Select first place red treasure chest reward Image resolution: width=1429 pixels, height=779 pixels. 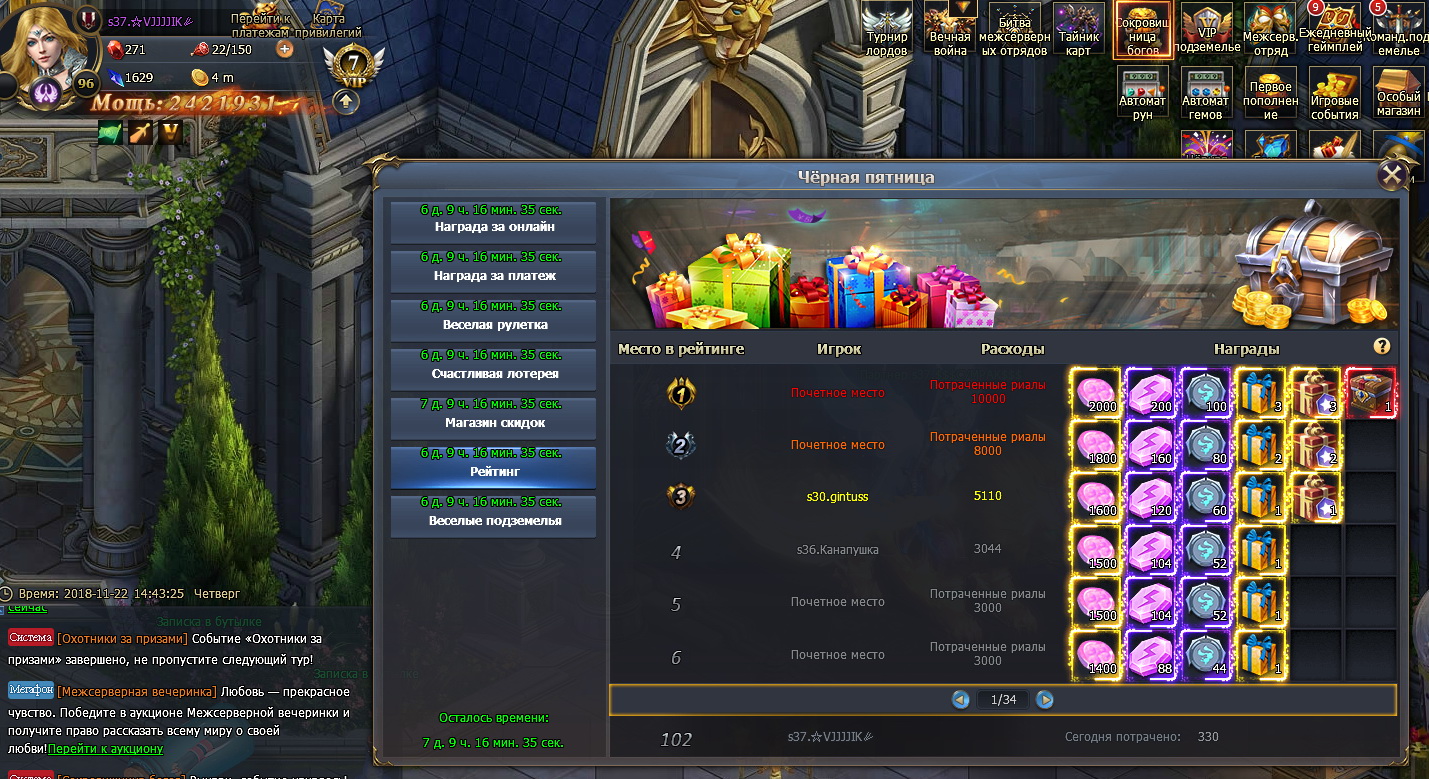point(1371,392)
